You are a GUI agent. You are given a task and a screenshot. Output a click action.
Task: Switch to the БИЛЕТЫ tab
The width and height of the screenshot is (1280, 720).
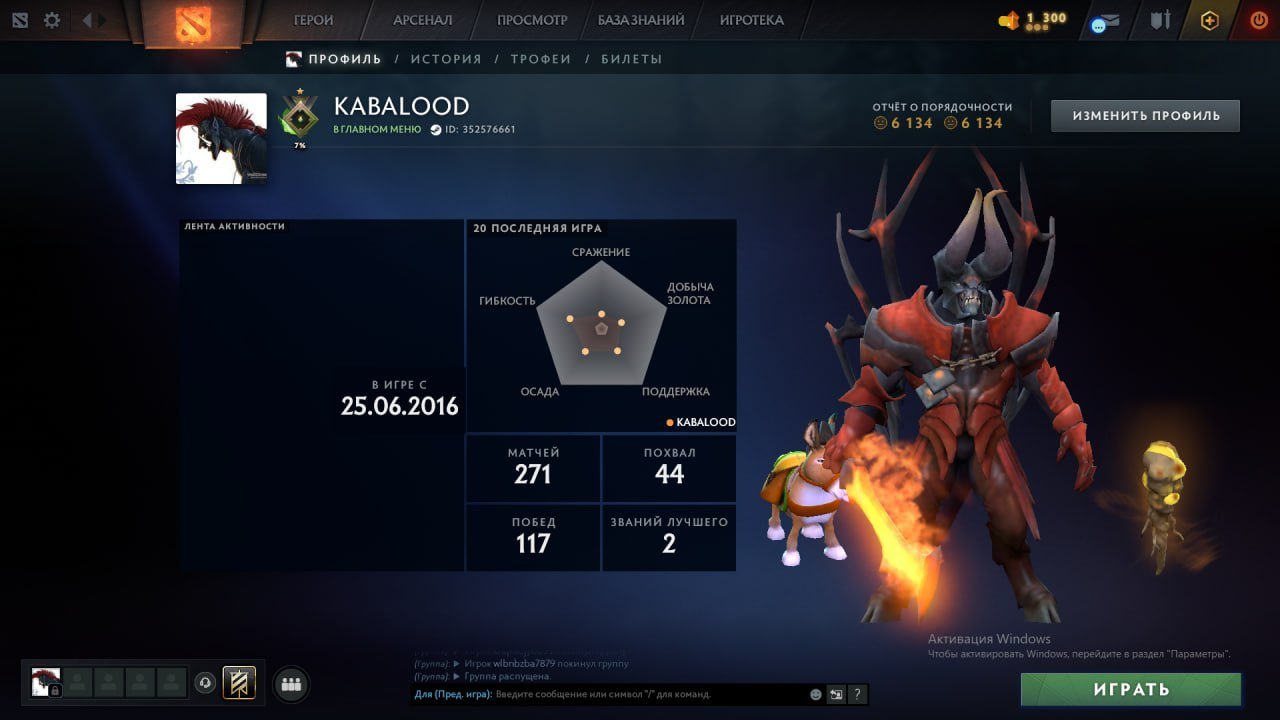tap(631, 59)
